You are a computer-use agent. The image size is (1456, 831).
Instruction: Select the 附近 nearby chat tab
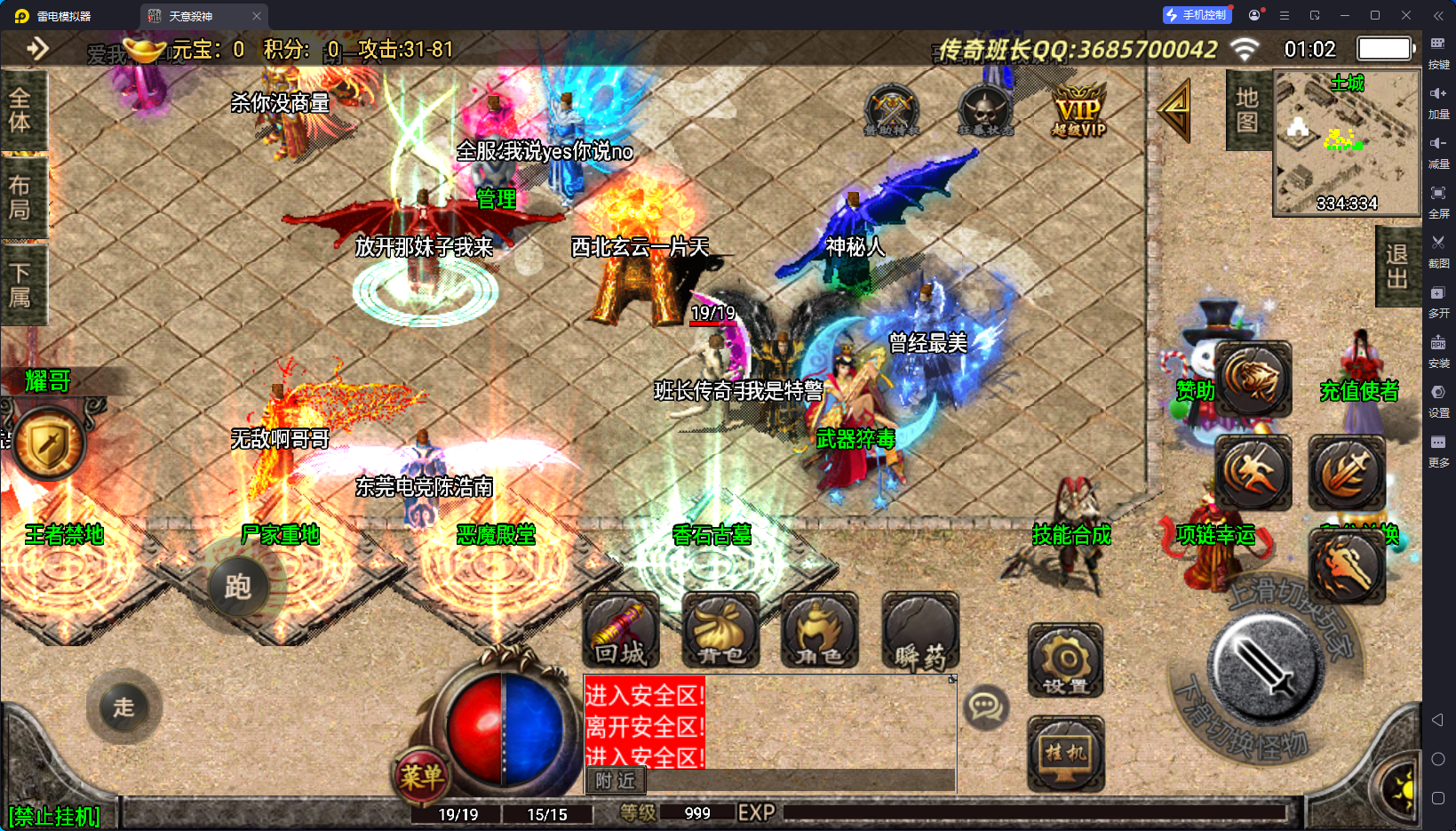[617, 781]
